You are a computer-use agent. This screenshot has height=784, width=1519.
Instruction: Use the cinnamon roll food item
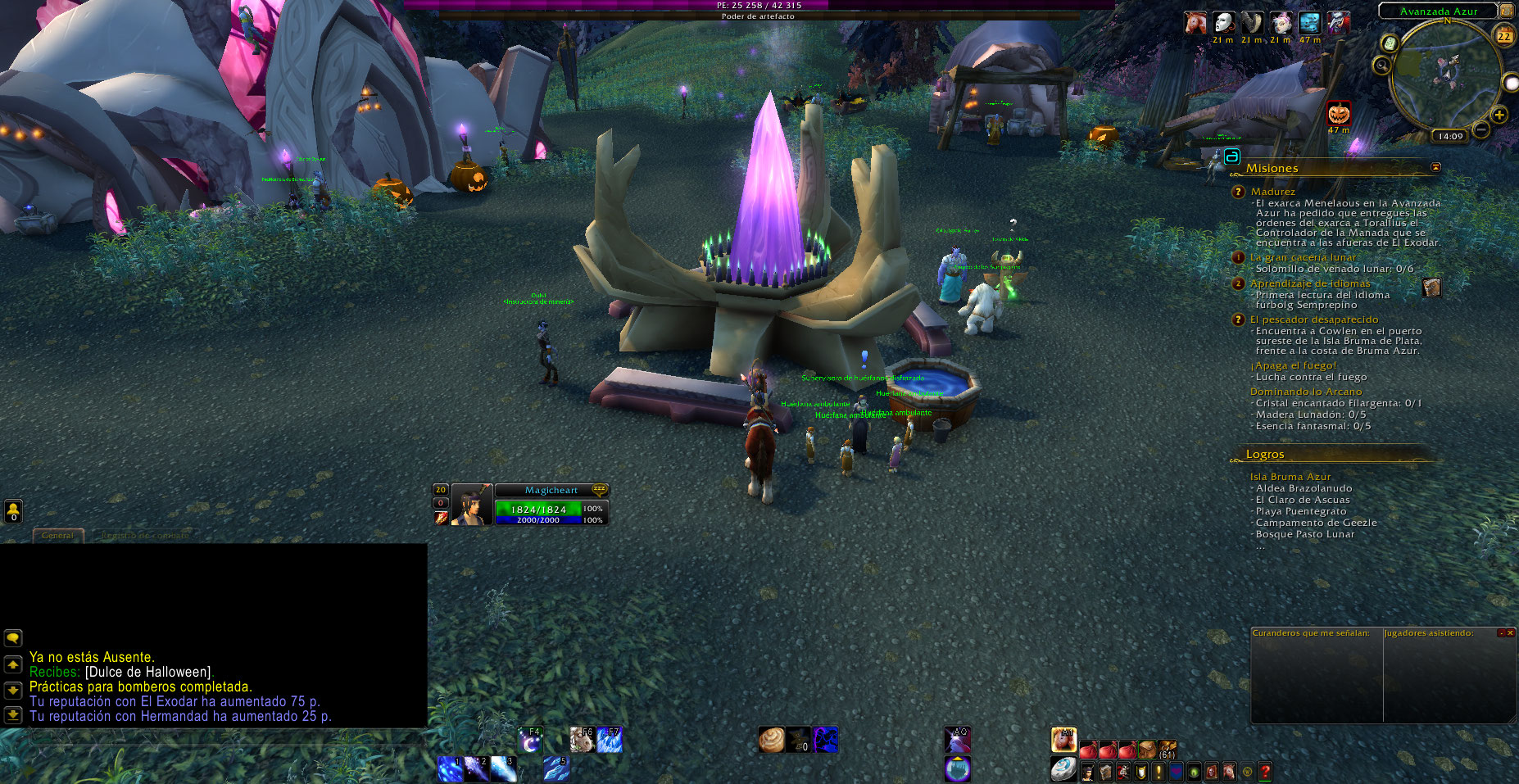click(x=771, y=740)
